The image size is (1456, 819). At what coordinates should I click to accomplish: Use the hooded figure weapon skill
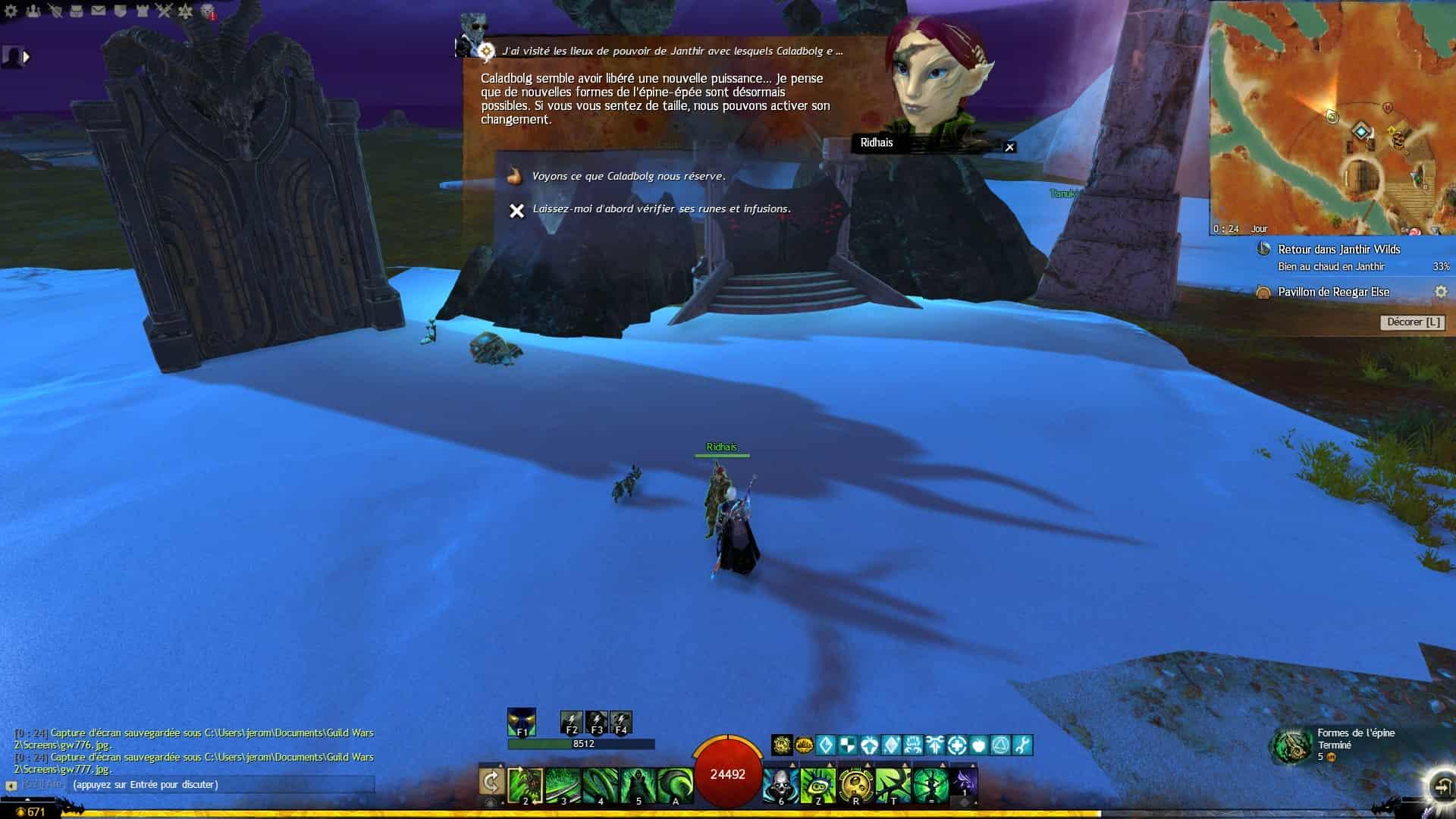pos(637,783)
